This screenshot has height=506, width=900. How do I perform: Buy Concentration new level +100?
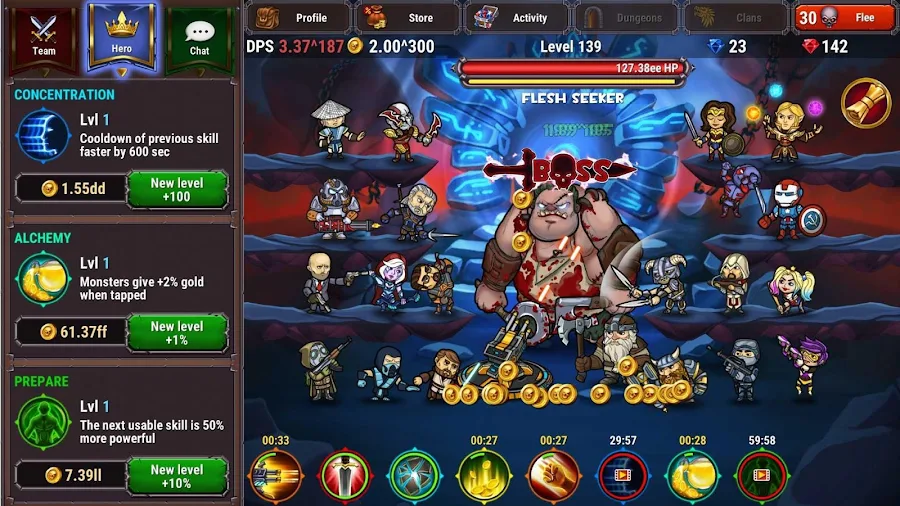[177, 189]
